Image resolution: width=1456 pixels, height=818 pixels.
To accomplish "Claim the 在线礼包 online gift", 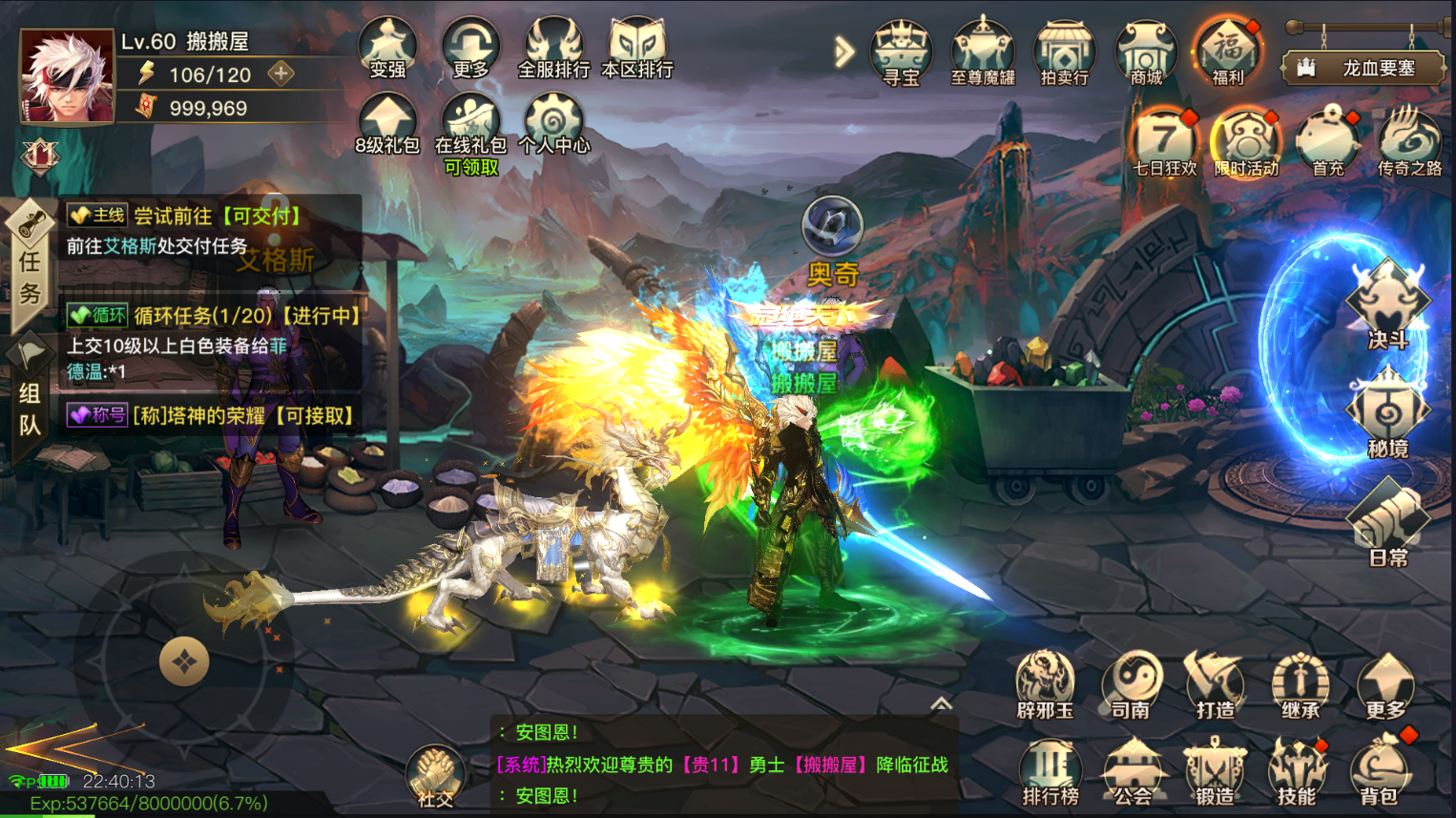I will point(470,128).
